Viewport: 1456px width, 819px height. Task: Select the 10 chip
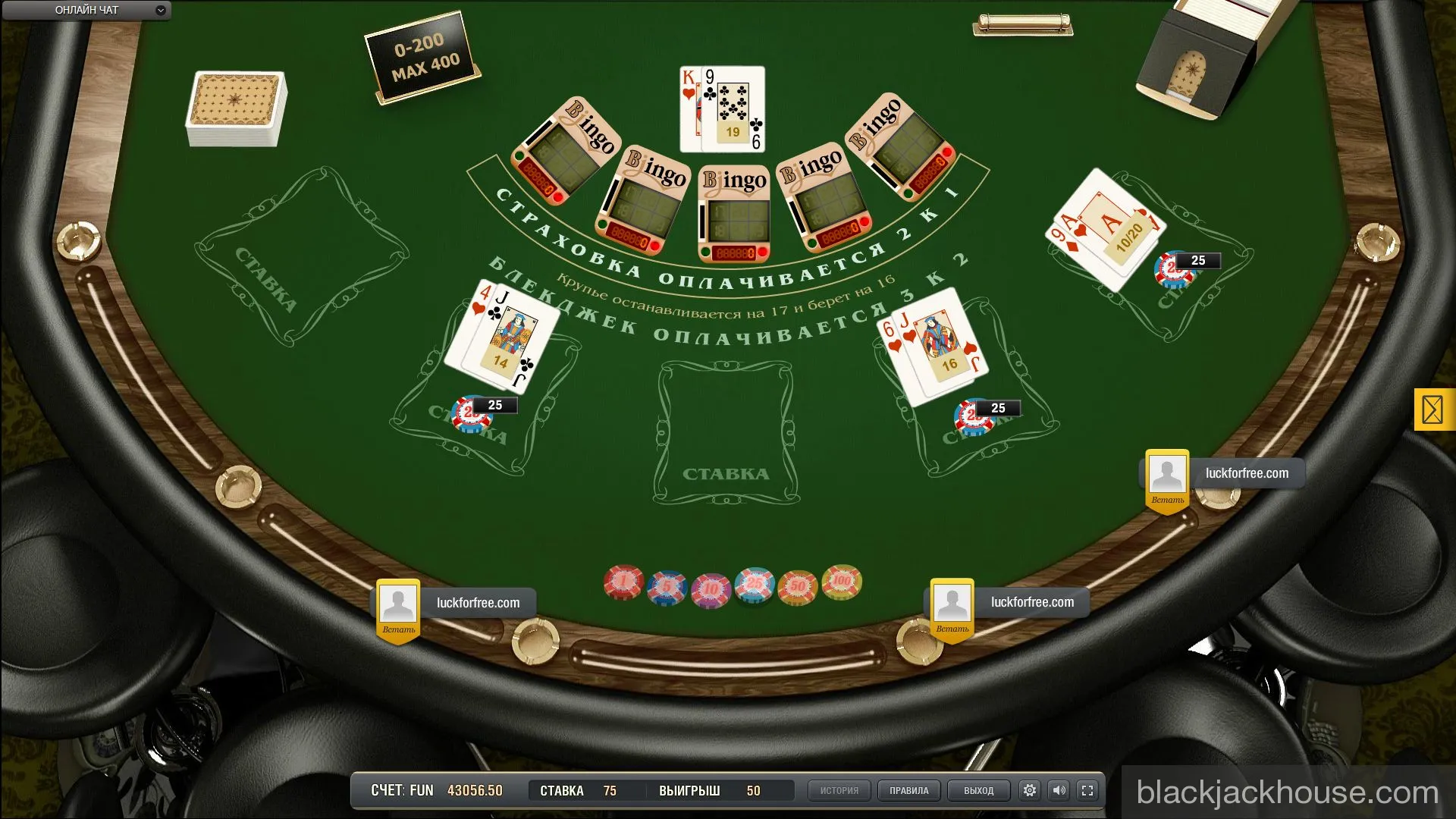(x=710, y=585)
